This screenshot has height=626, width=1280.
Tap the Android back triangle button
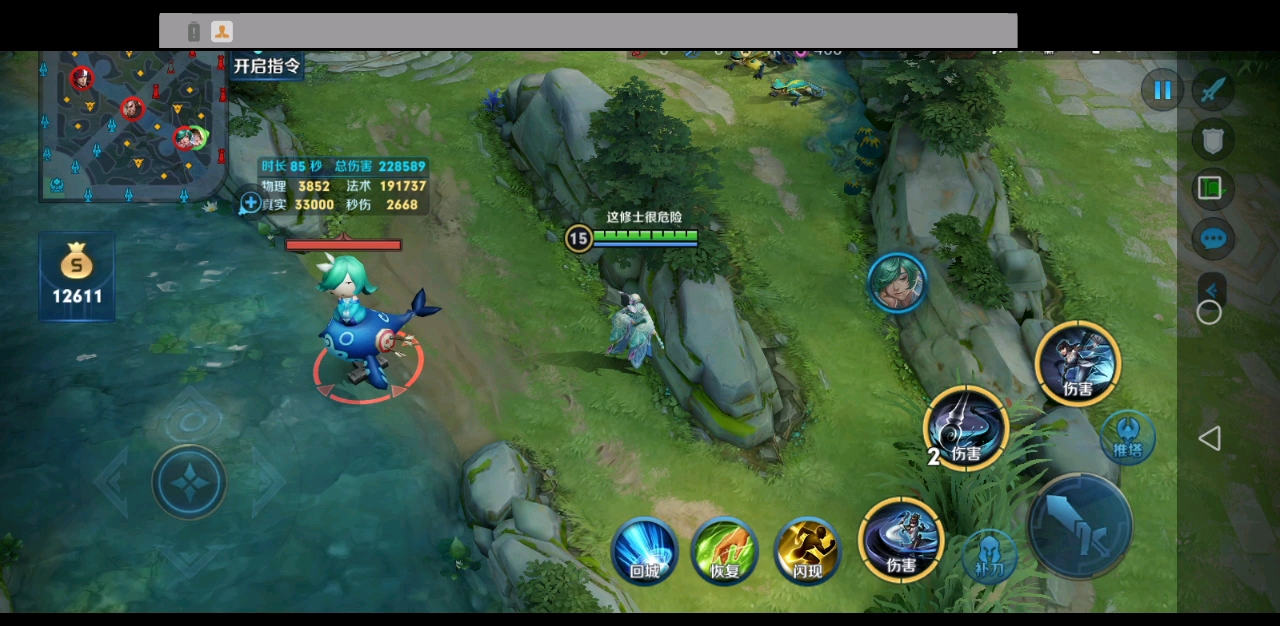coord(1210,438)
